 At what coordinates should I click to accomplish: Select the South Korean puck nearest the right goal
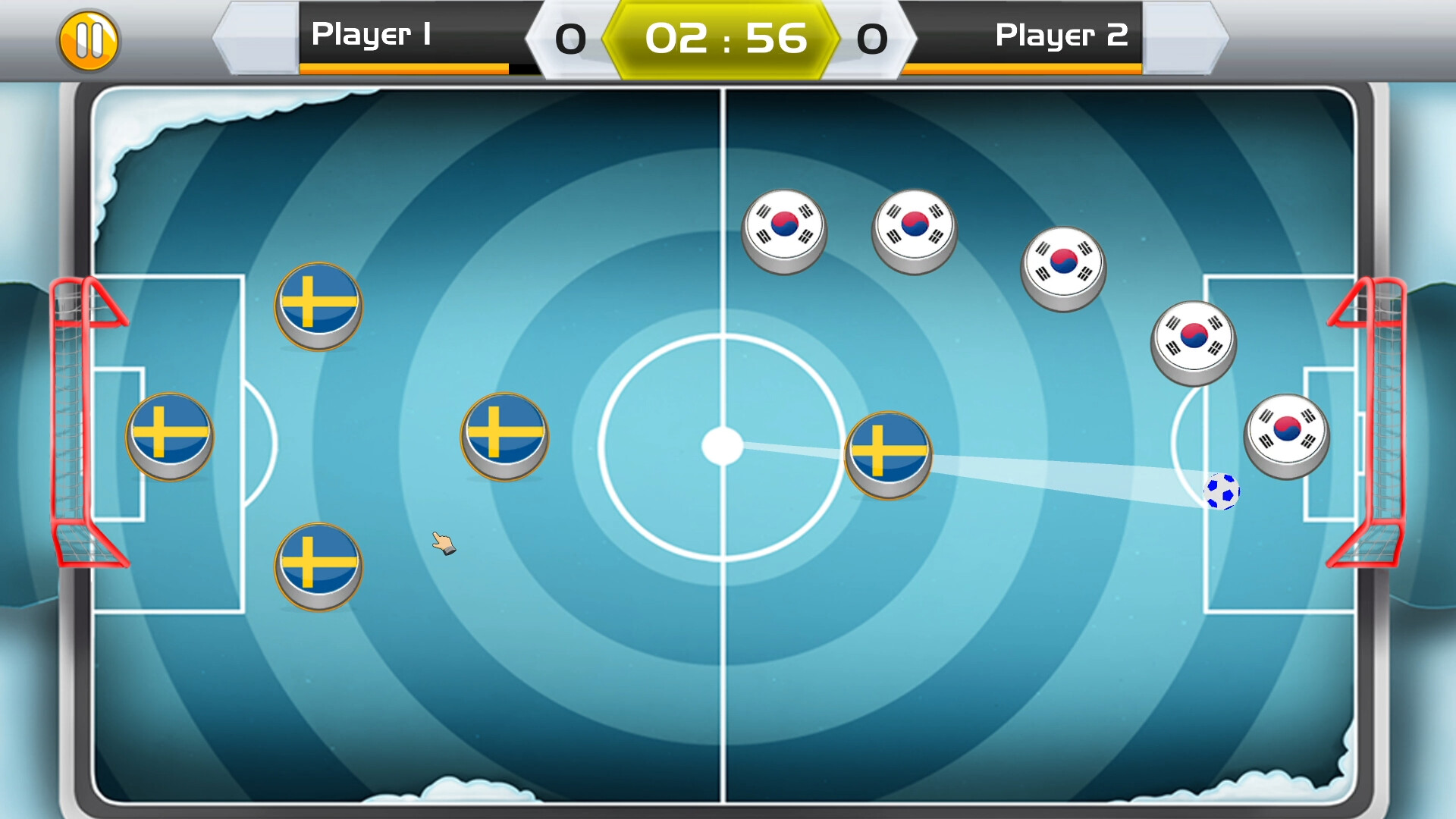[1285, 435]
